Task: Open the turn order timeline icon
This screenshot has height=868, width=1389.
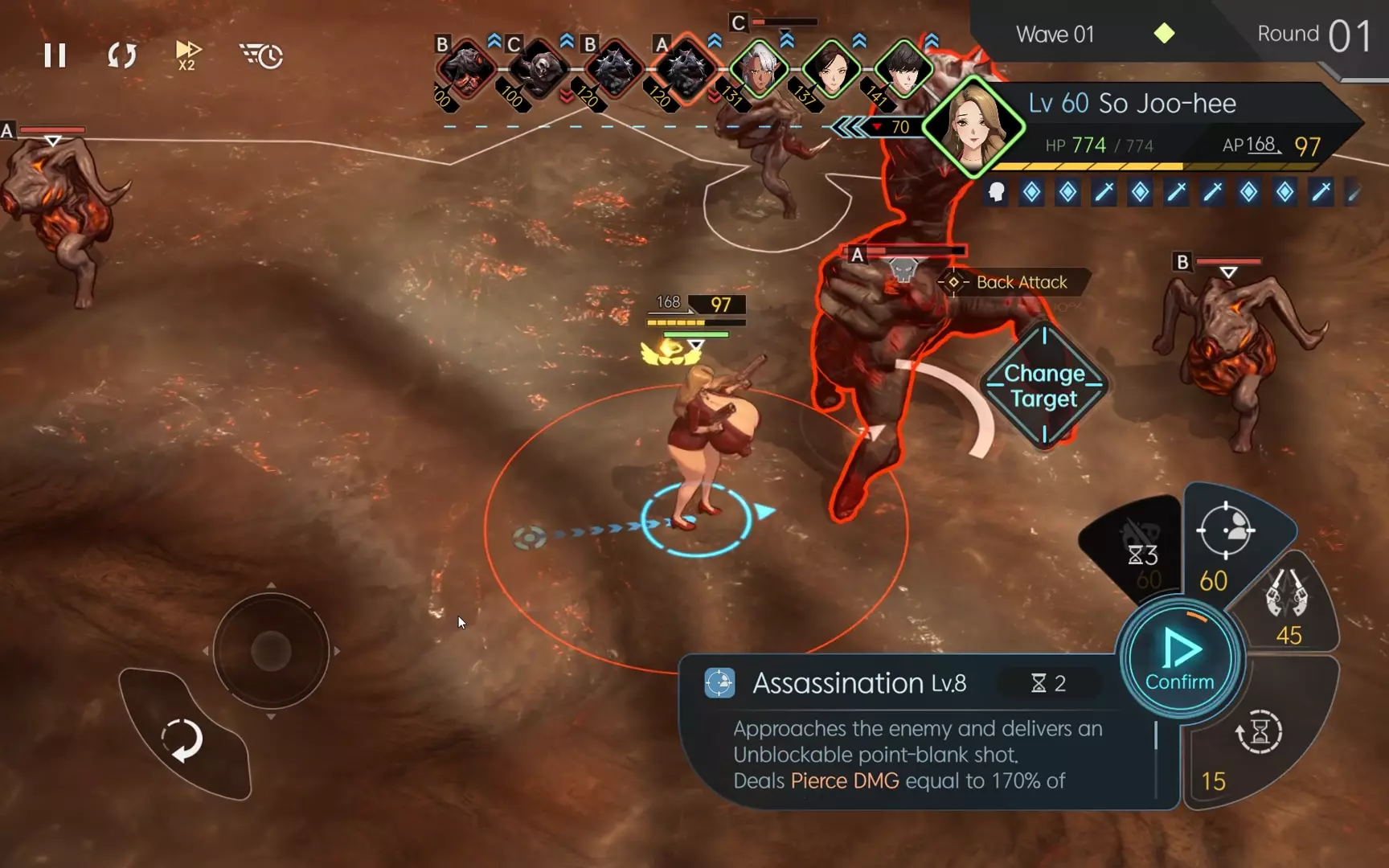Action: tap(261, 55)
